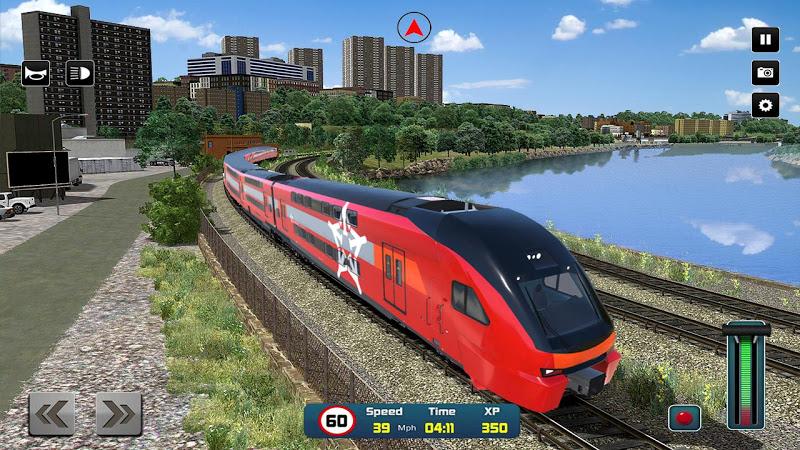This screenshot has height=450, width=800.
Task: Toggle the train headlight
Action: coord(80,73)
